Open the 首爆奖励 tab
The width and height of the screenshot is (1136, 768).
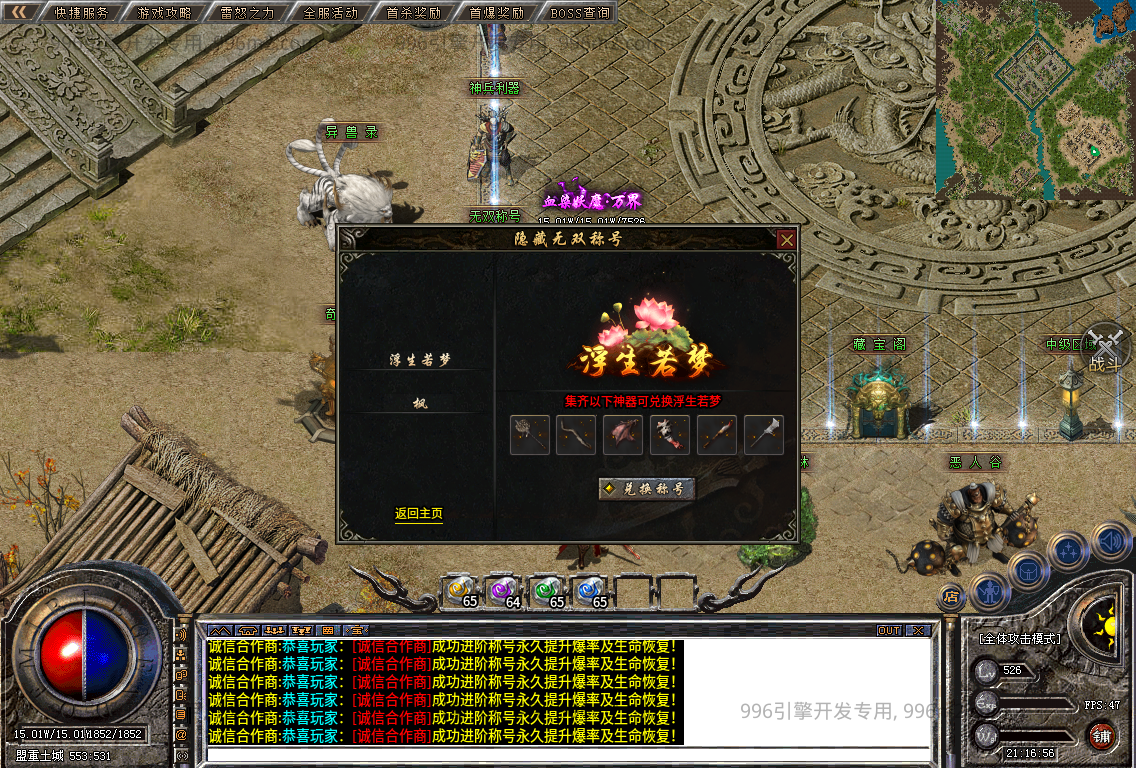pyautogui.click(x=496, y=13)
